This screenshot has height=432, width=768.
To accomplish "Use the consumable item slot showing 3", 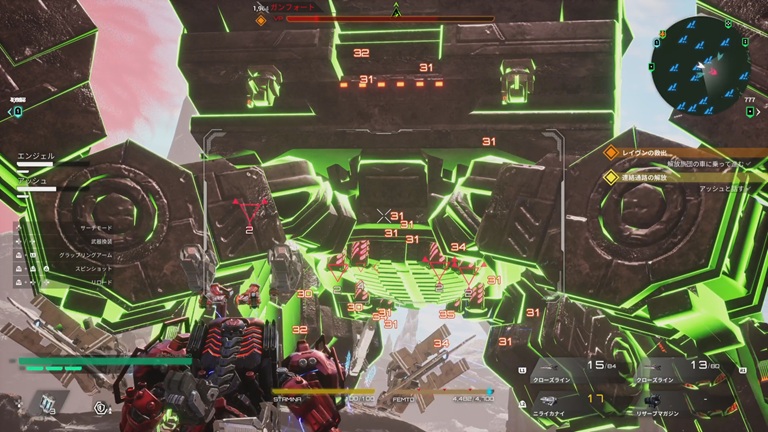I will (x=46, y=403).
